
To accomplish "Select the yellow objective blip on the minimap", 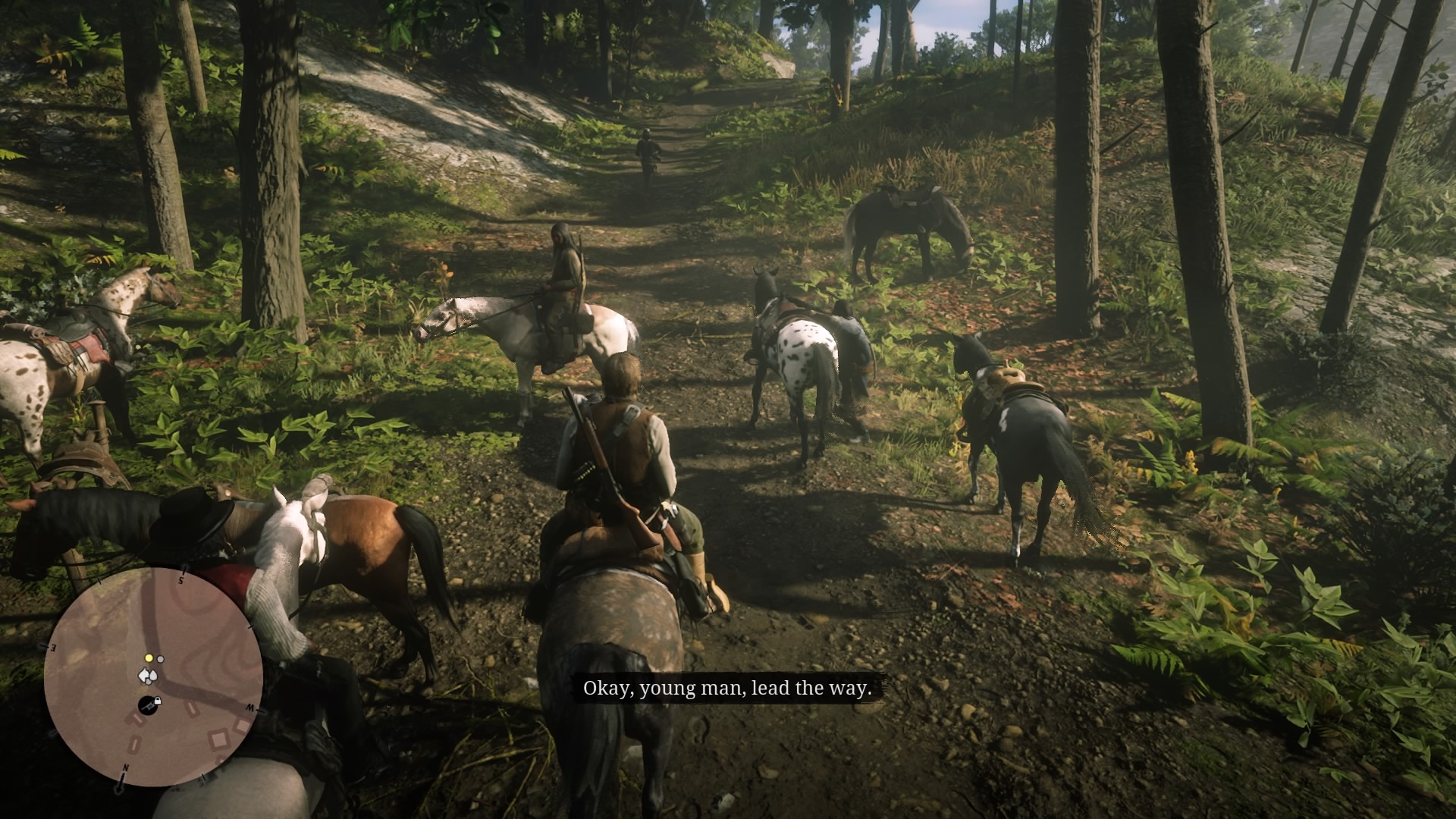I will [149, 657].
